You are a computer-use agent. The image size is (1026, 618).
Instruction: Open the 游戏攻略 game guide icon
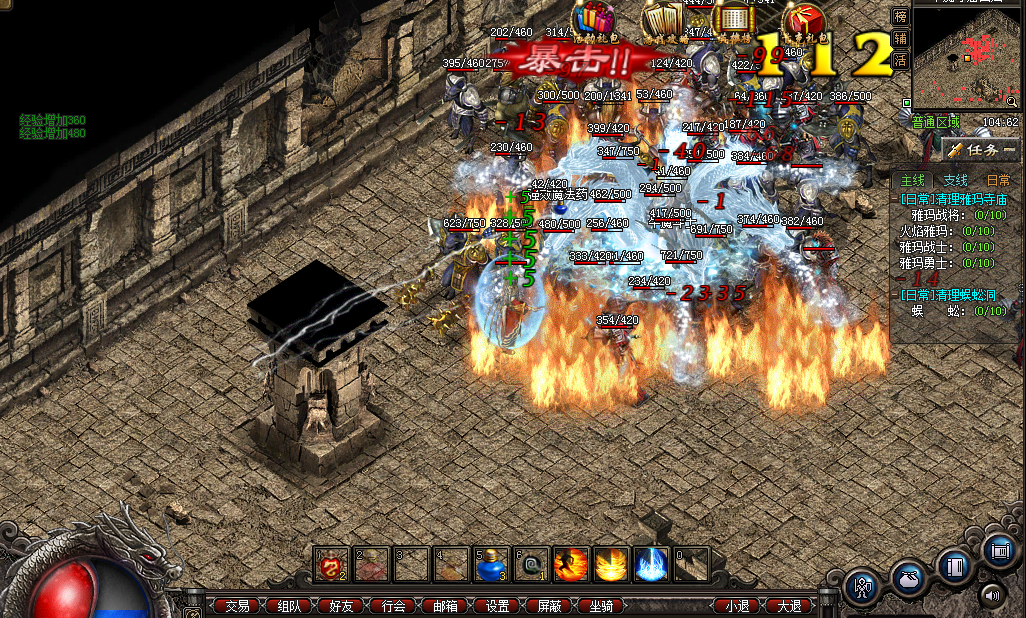[x=661, y=24]
